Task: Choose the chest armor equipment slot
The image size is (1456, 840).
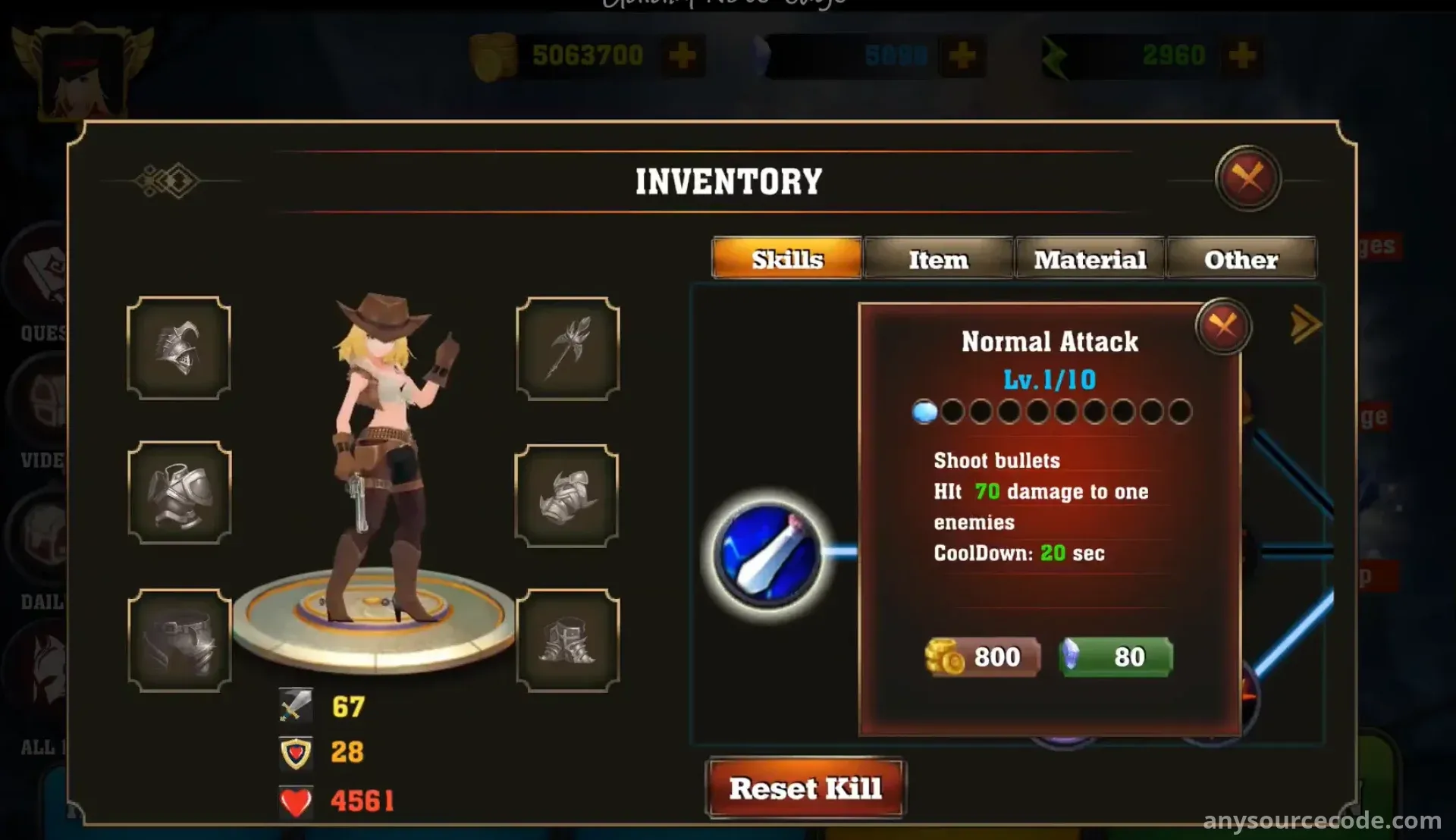Action: 180,494
